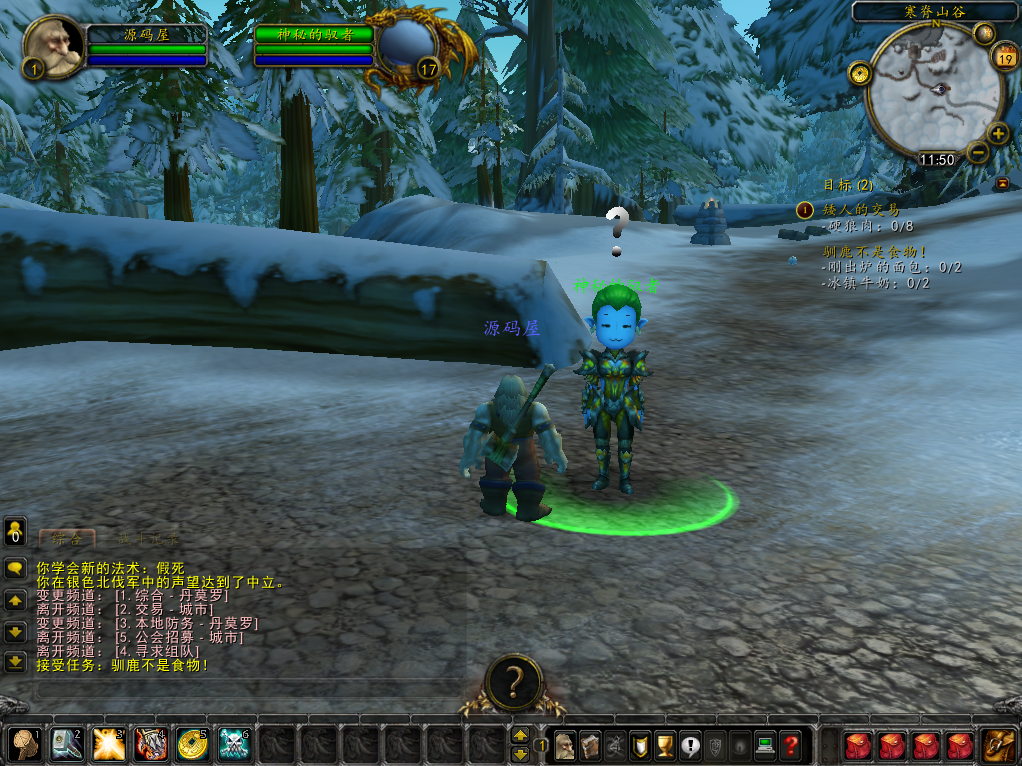
Task: Zoom out the minimap with minus button
Action: (977, 153)
